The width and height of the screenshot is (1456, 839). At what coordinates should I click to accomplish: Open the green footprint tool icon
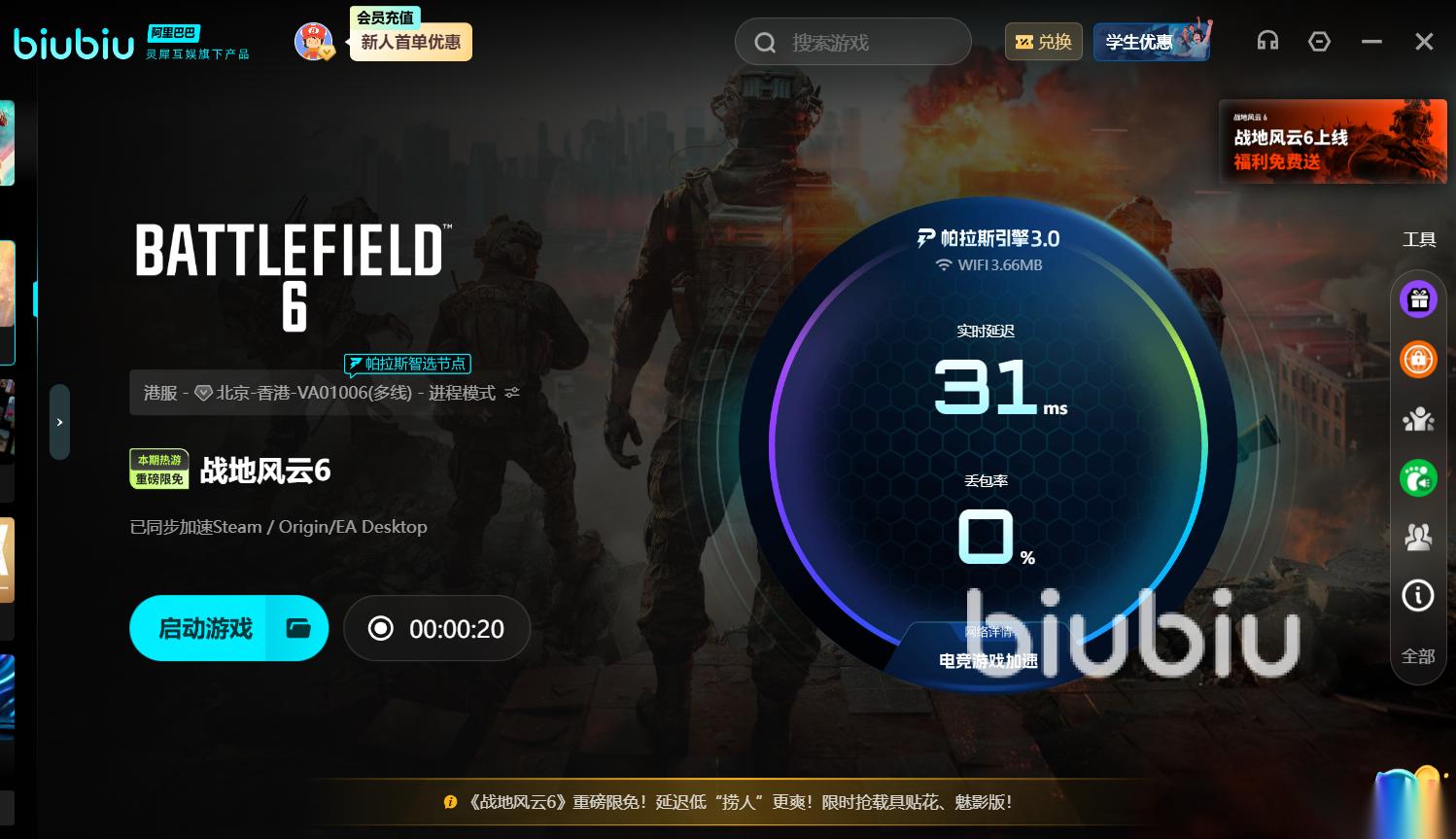[1418, 477]
